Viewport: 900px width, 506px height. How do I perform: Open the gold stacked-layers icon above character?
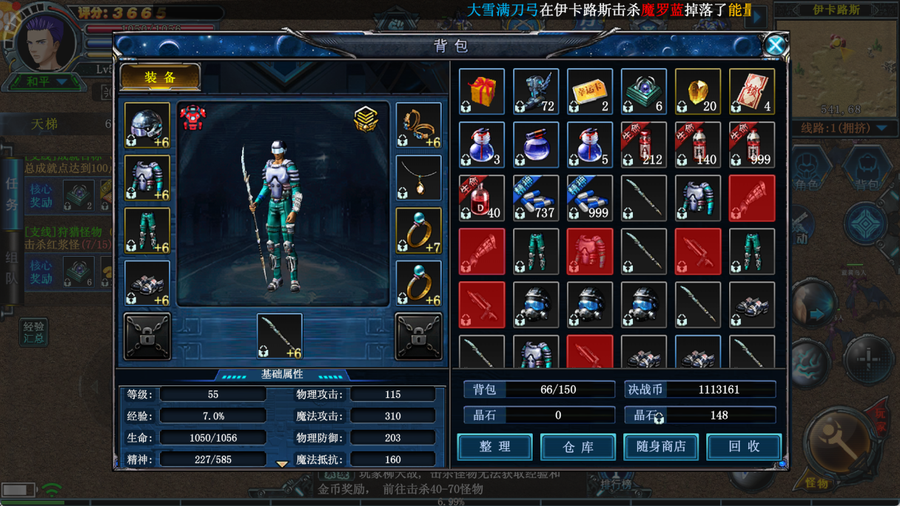point(365,119)
